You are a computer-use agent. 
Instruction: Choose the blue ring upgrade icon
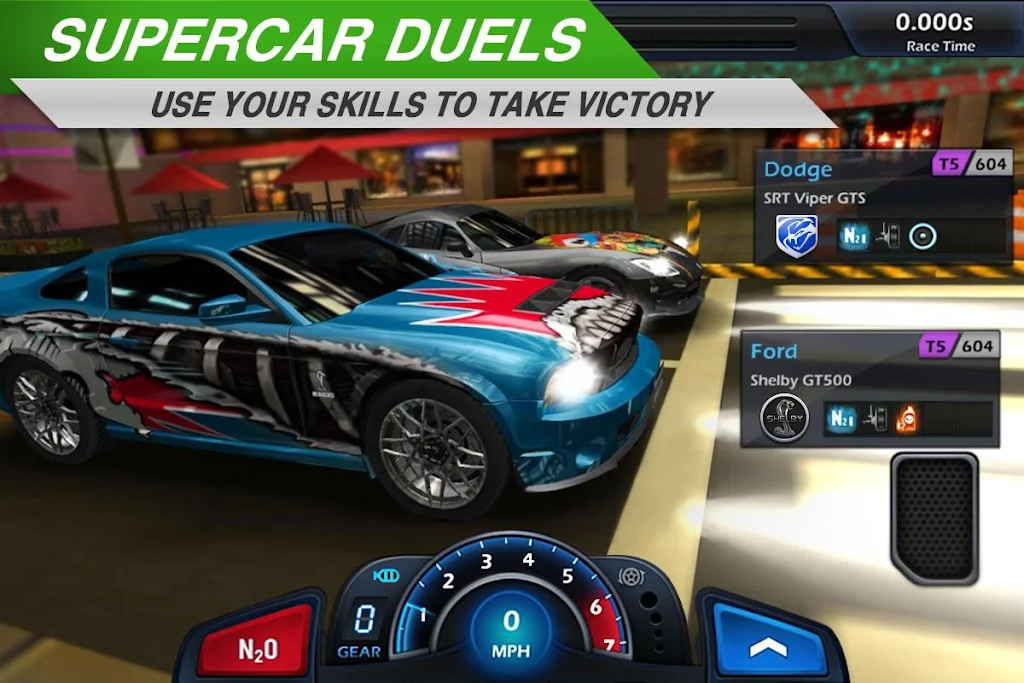tap(923, 236)
